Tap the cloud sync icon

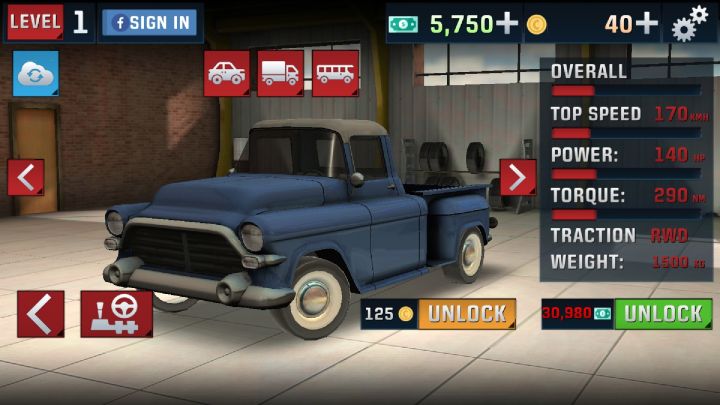[35, 74]
